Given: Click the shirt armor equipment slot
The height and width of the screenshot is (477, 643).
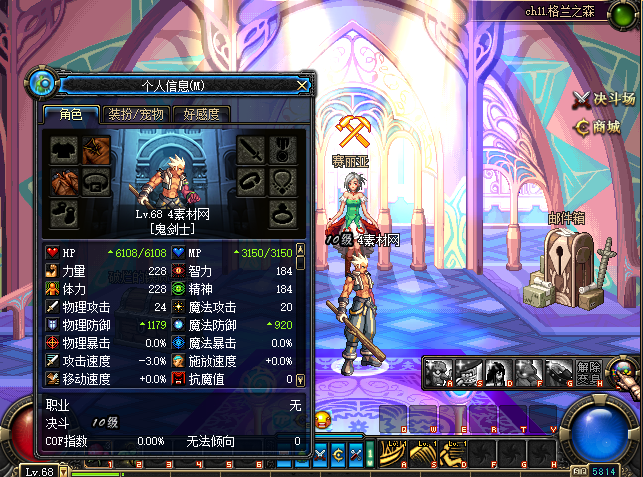Looking at the screenshot, I should pos(65,150).
